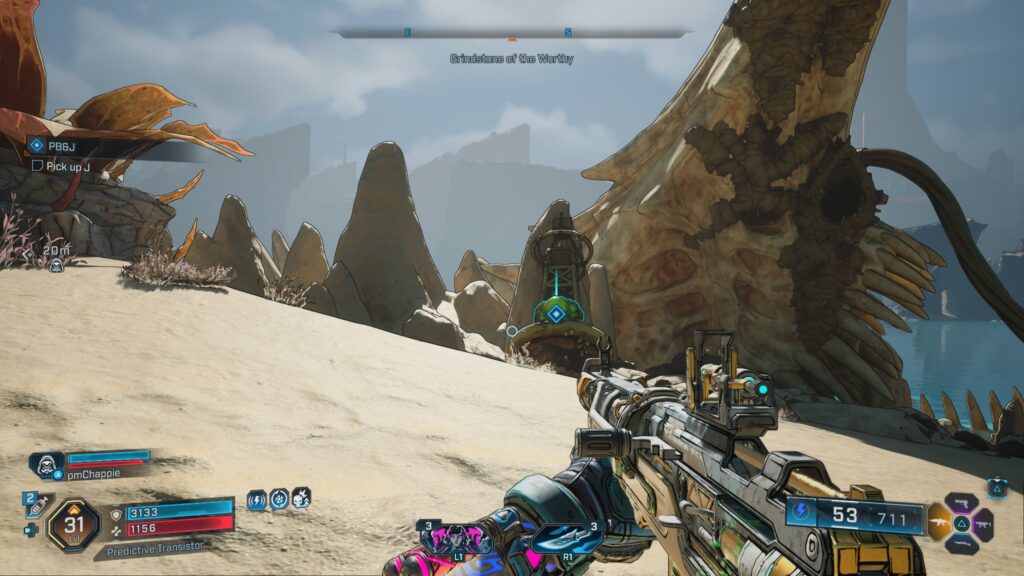Click the circular arrows buff icon
This screenshot has width=1024, height=576.
(x=279, y=499)
